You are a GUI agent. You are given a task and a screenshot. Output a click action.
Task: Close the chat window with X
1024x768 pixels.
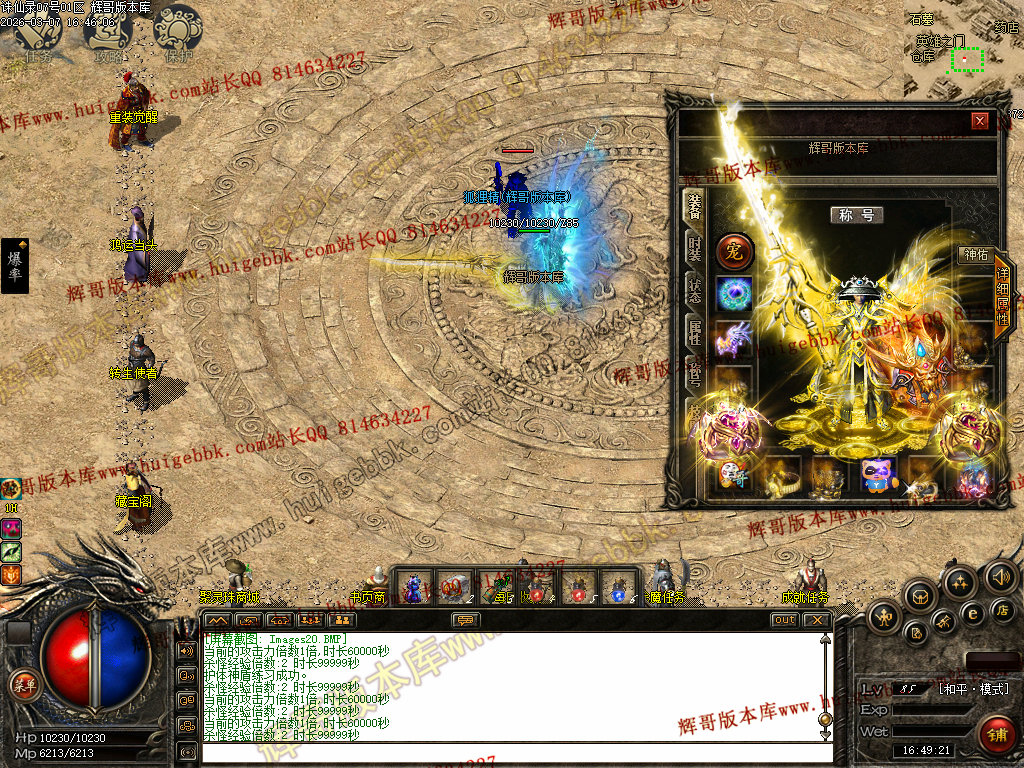click(817, 620)
